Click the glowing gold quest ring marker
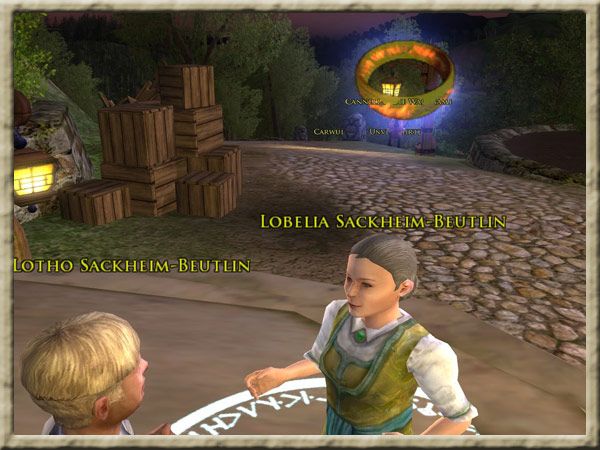600x450 pixels. 405,76
